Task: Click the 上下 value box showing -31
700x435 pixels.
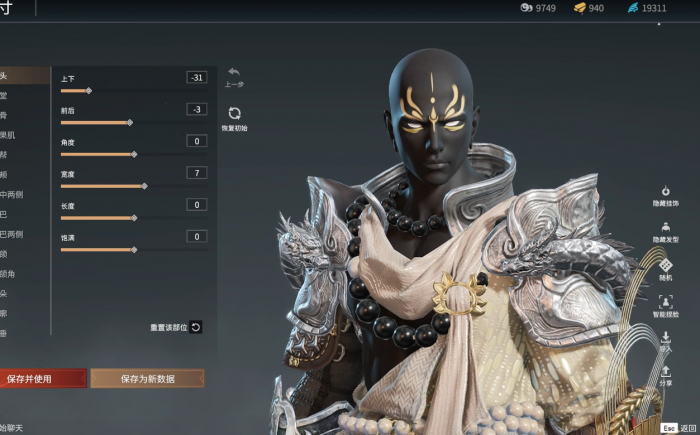Action: [196, 77]
